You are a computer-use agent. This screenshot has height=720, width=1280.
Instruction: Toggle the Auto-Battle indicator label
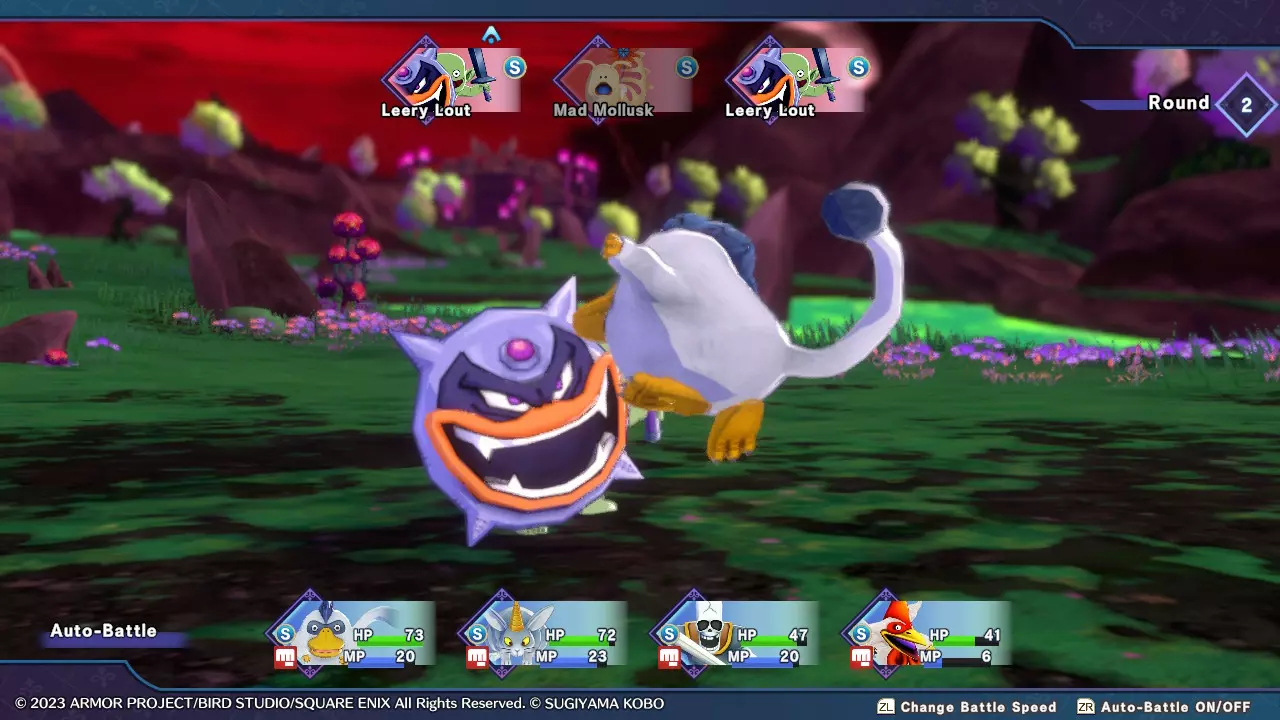(x=104, y=631)
